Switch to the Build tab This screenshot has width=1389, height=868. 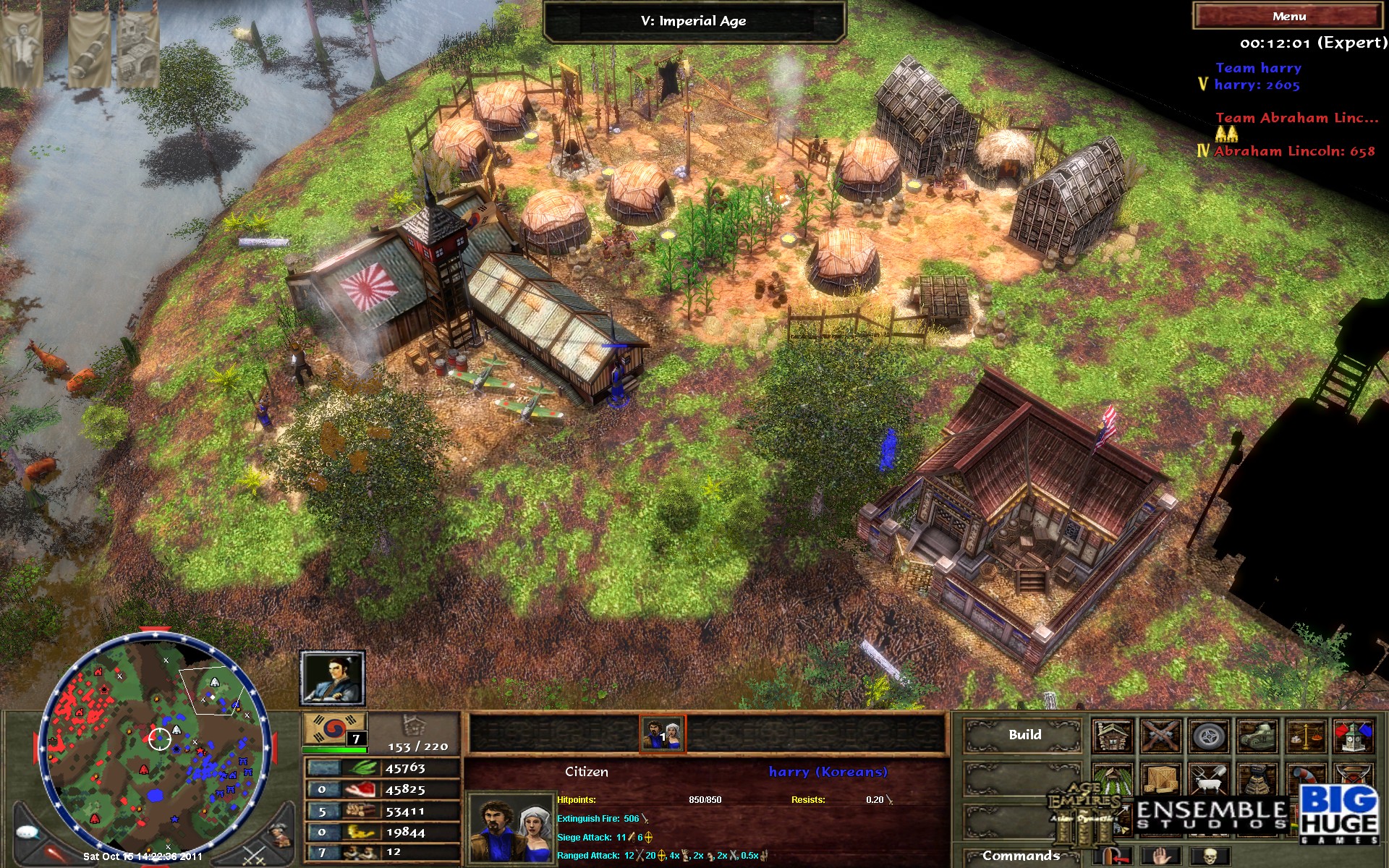[x=1024, y=734]
